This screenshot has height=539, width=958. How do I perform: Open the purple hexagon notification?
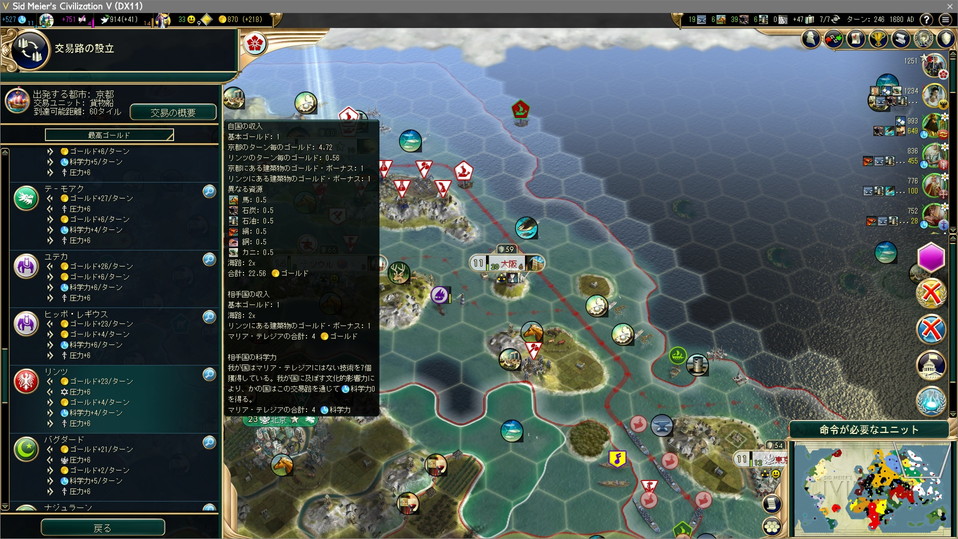[931, 257]
